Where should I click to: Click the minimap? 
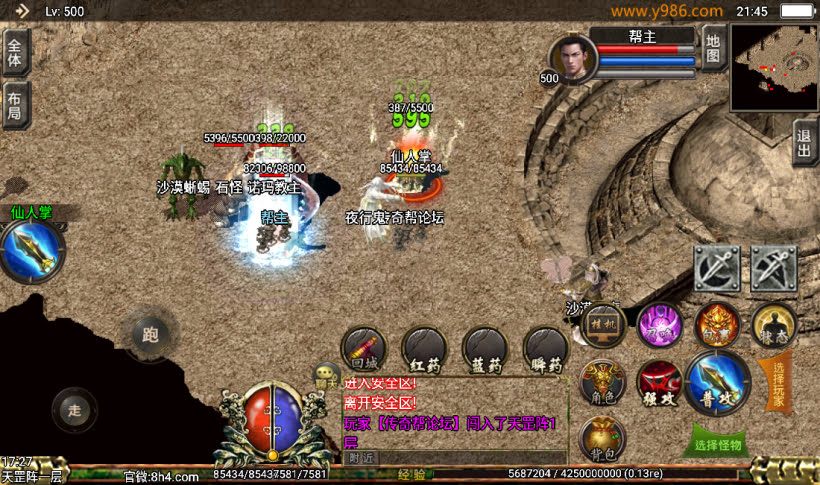click(x=774, y=68)
